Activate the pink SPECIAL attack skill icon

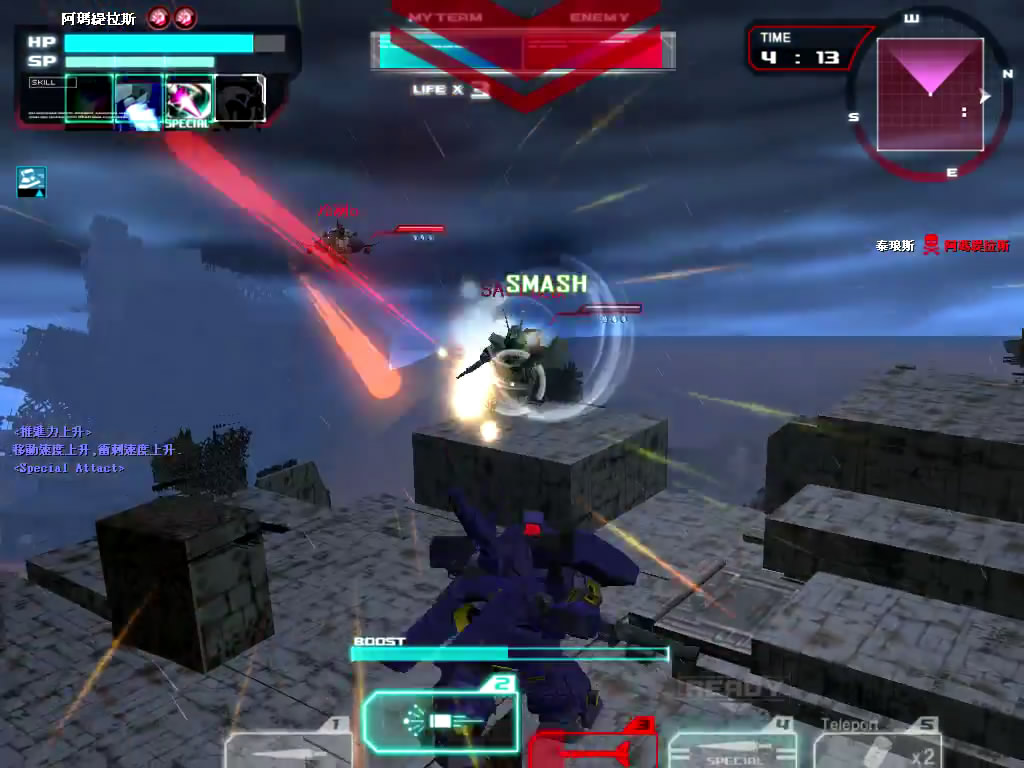188,102
